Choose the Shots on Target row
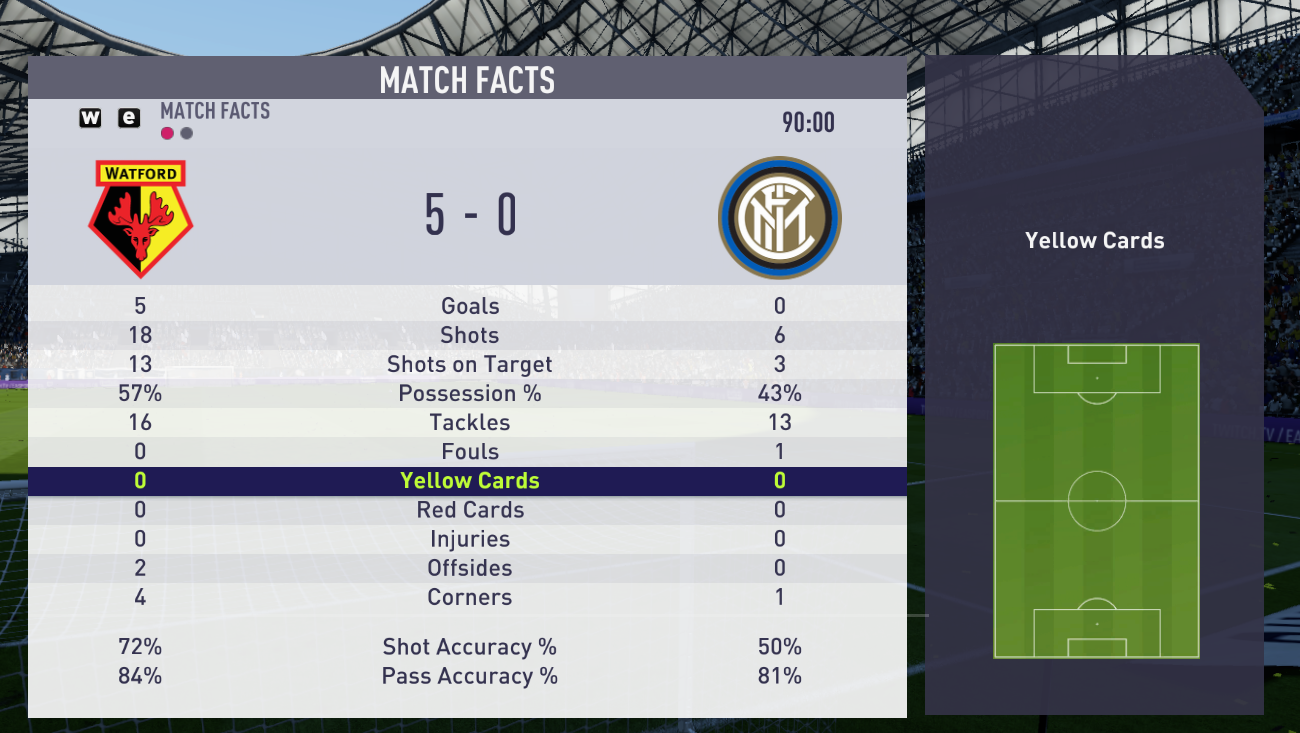1300x733 pixels. [469, 364]
